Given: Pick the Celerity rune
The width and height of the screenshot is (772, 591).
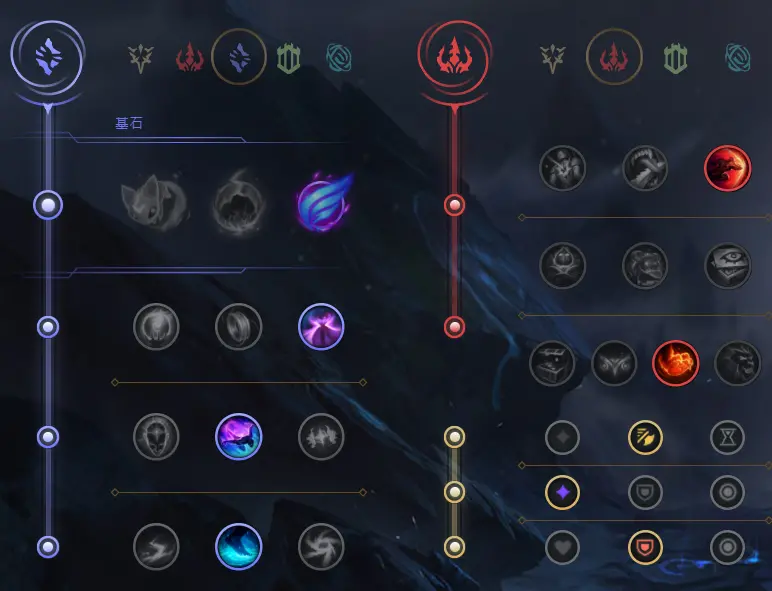Looking at the screenshot, I should 239,437.
